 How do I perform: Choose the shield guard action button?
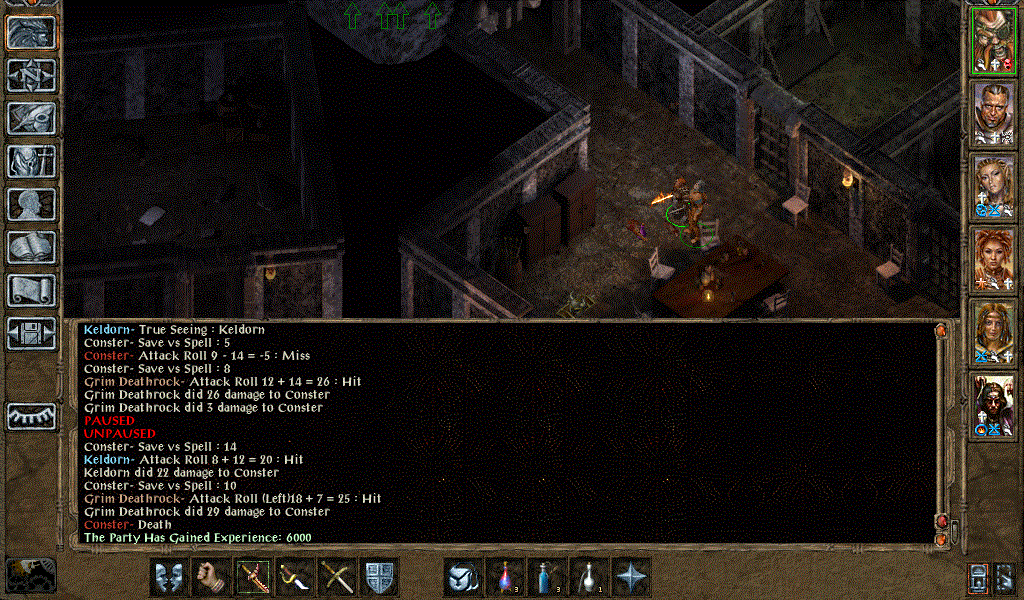380,578
